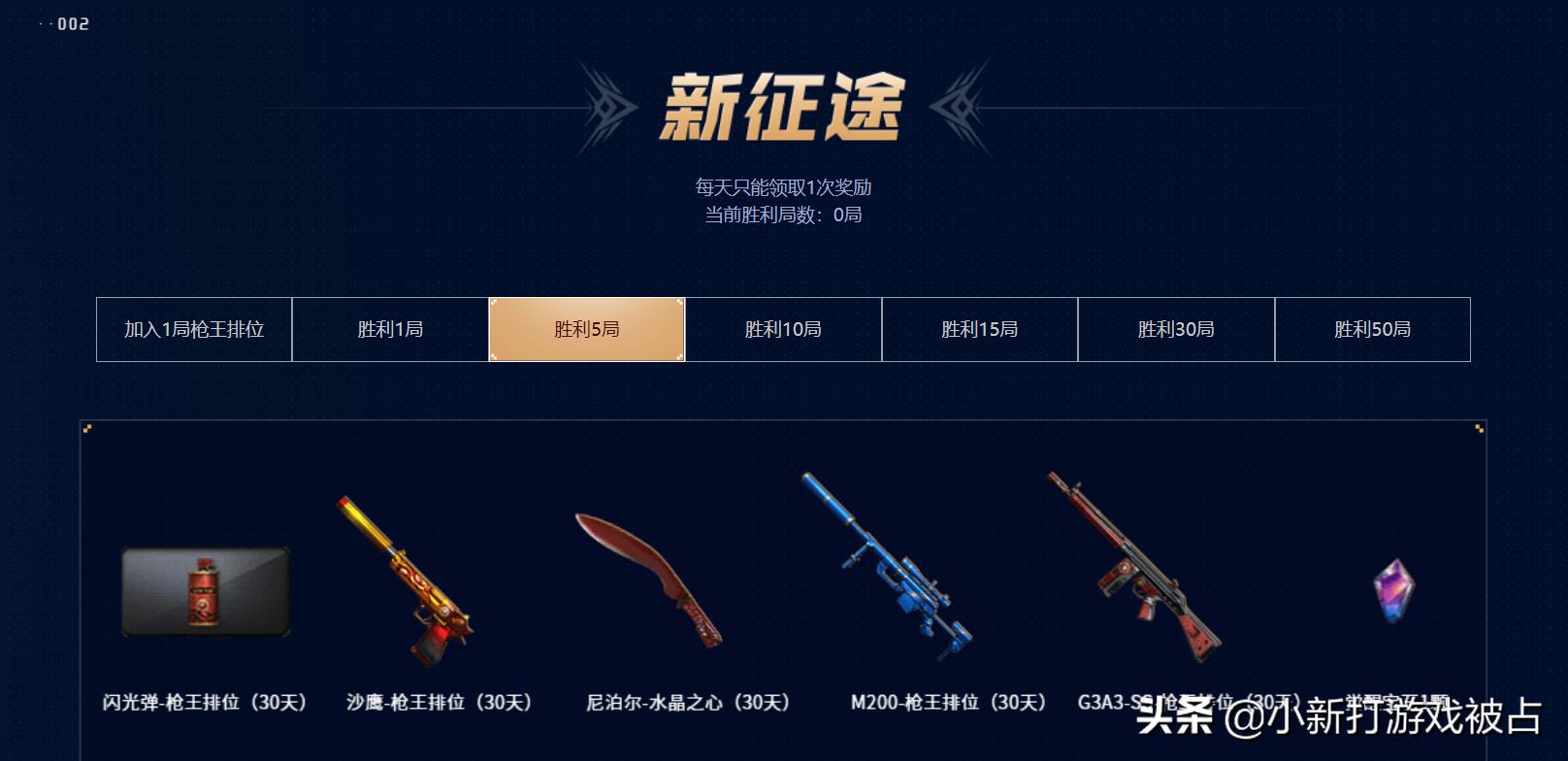This screenshot has width=1568, height=761.
Task: Open the 加入1局枪王排位 reward stage
Action: click(x=193, y=329)
